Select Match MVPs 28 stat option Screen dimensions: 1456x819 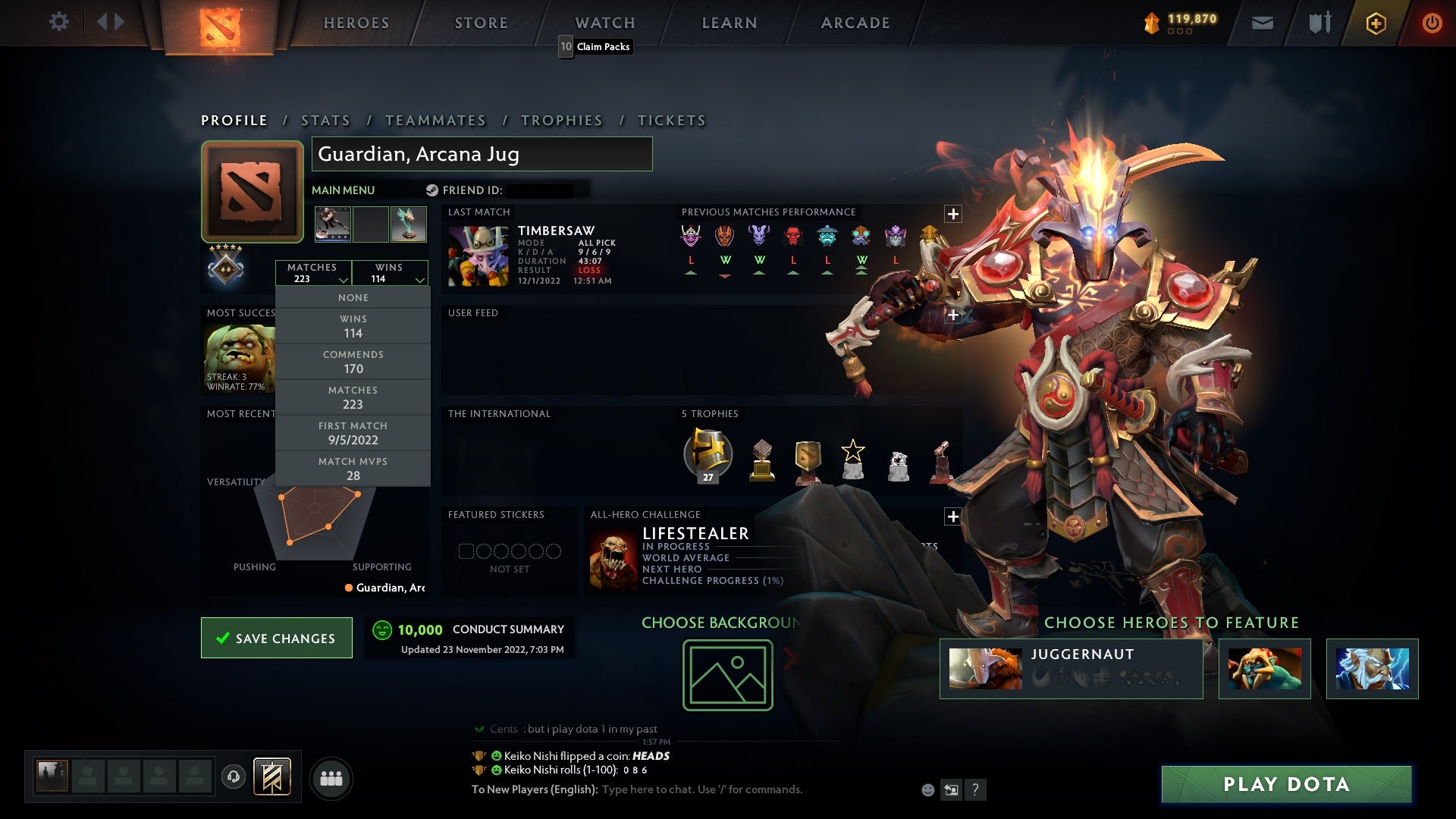(353, 469)
